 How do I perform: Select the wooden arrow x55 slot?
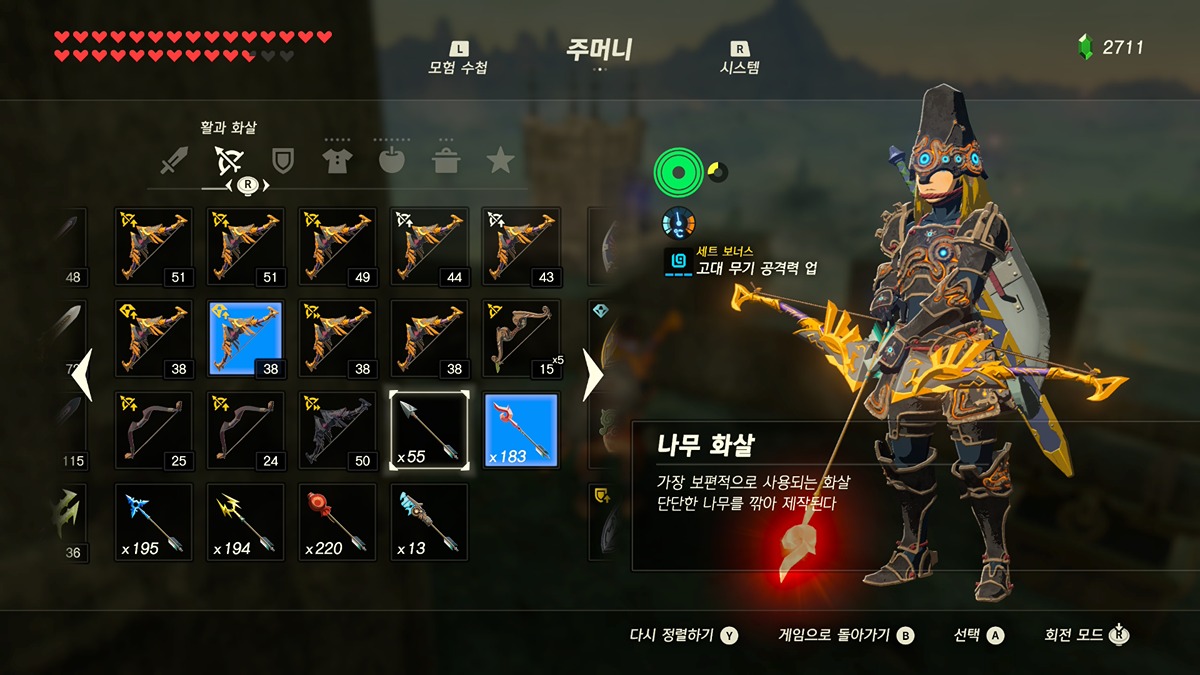click(x=429, y=430)
